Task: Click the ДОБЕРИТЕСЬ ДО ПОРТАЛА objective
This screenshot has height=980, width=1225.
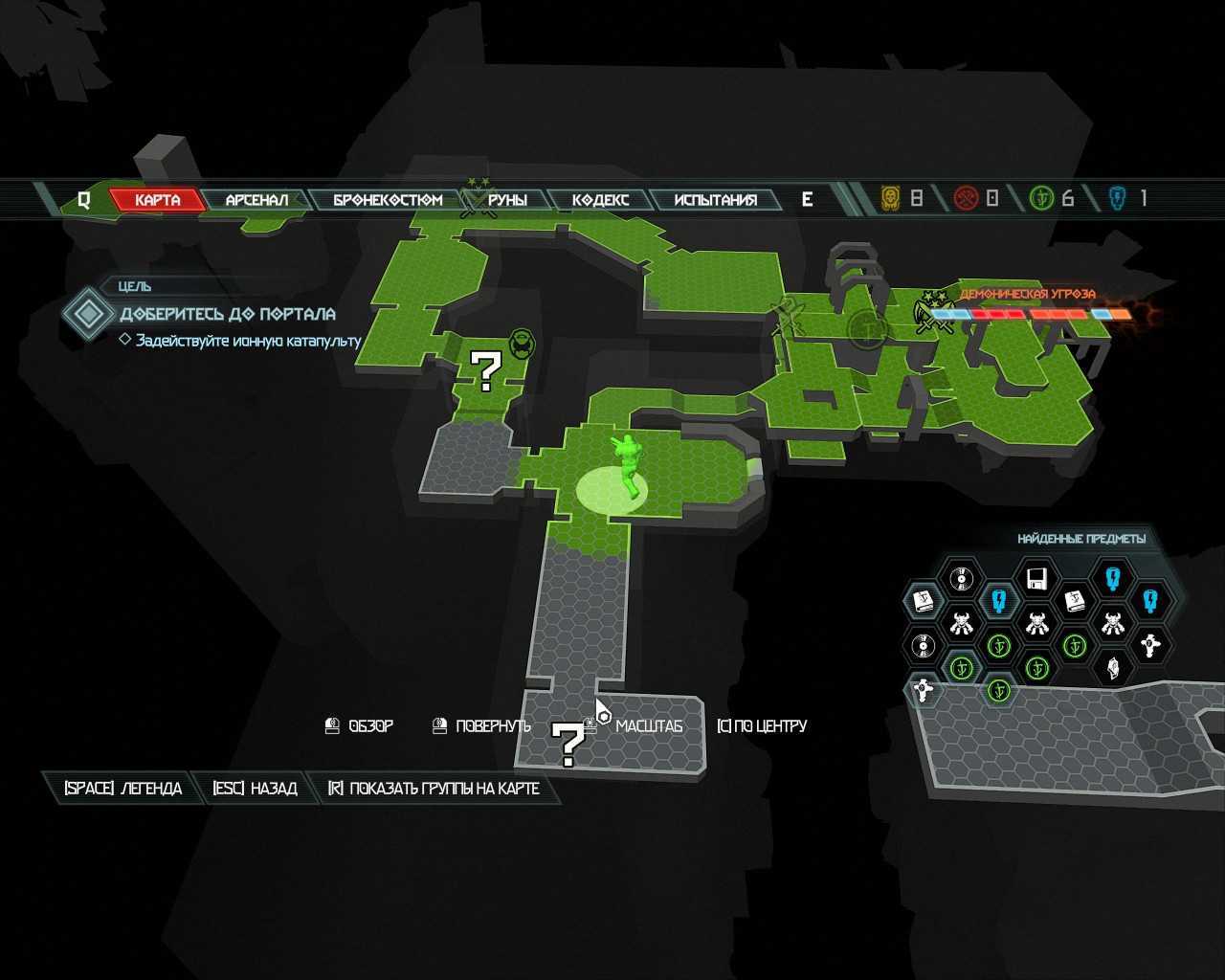Action: tap(227, 314)
